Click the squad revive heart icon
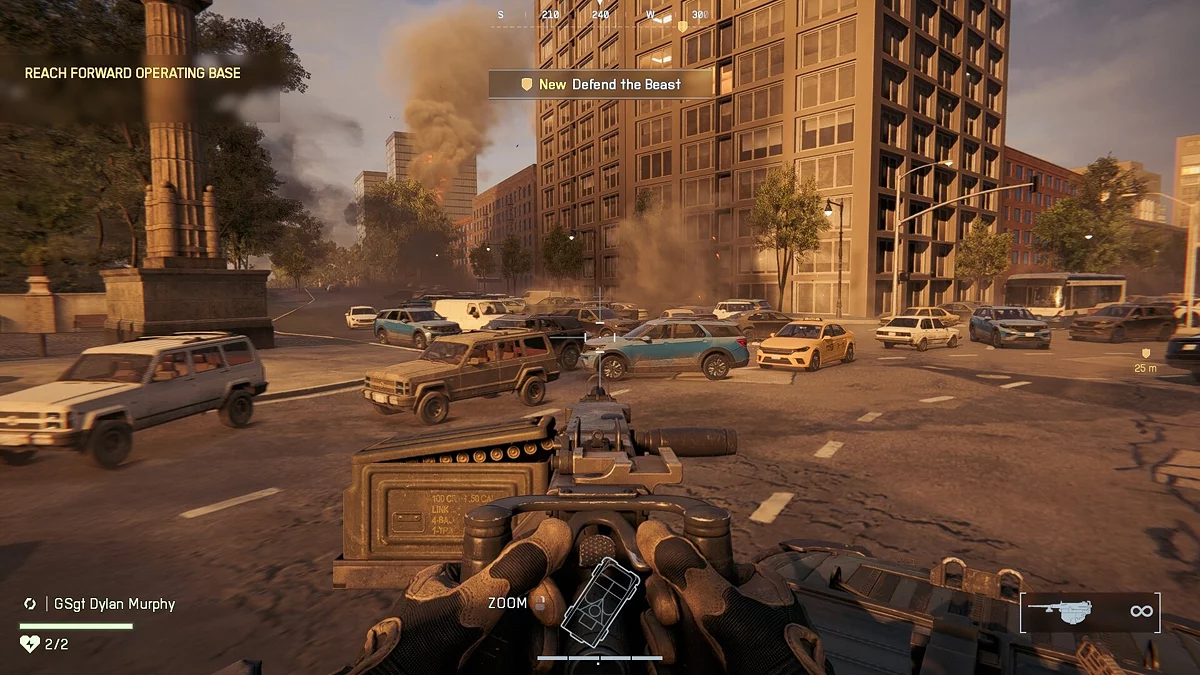 coord(30,644)
